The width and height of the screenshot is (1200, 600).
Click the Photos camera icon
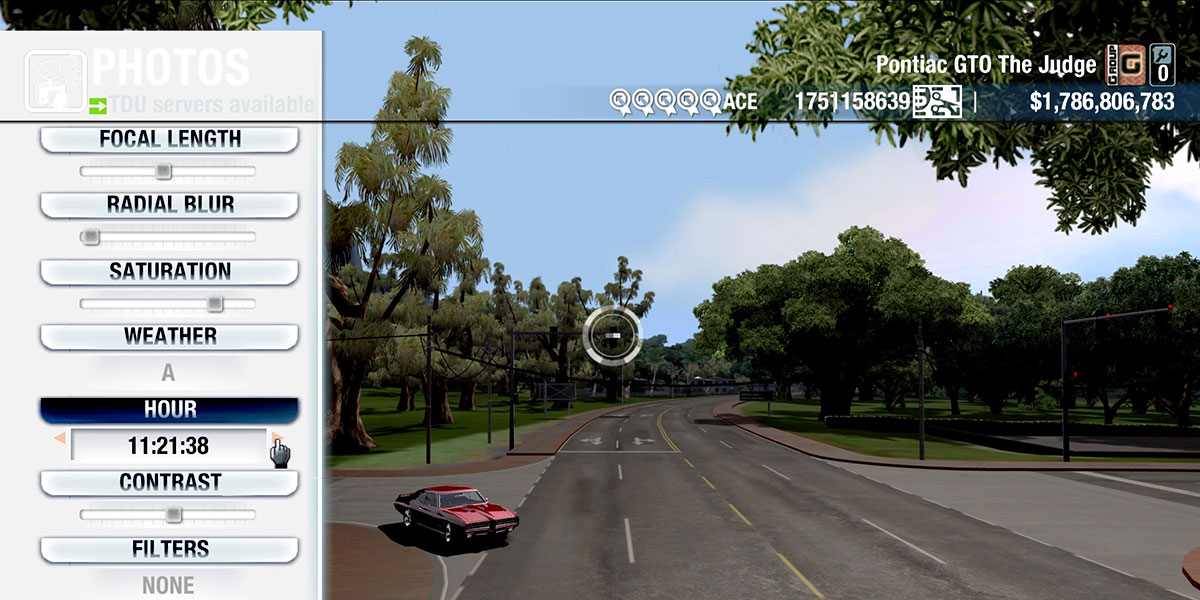pyautogui.click(x=53, y=79)
